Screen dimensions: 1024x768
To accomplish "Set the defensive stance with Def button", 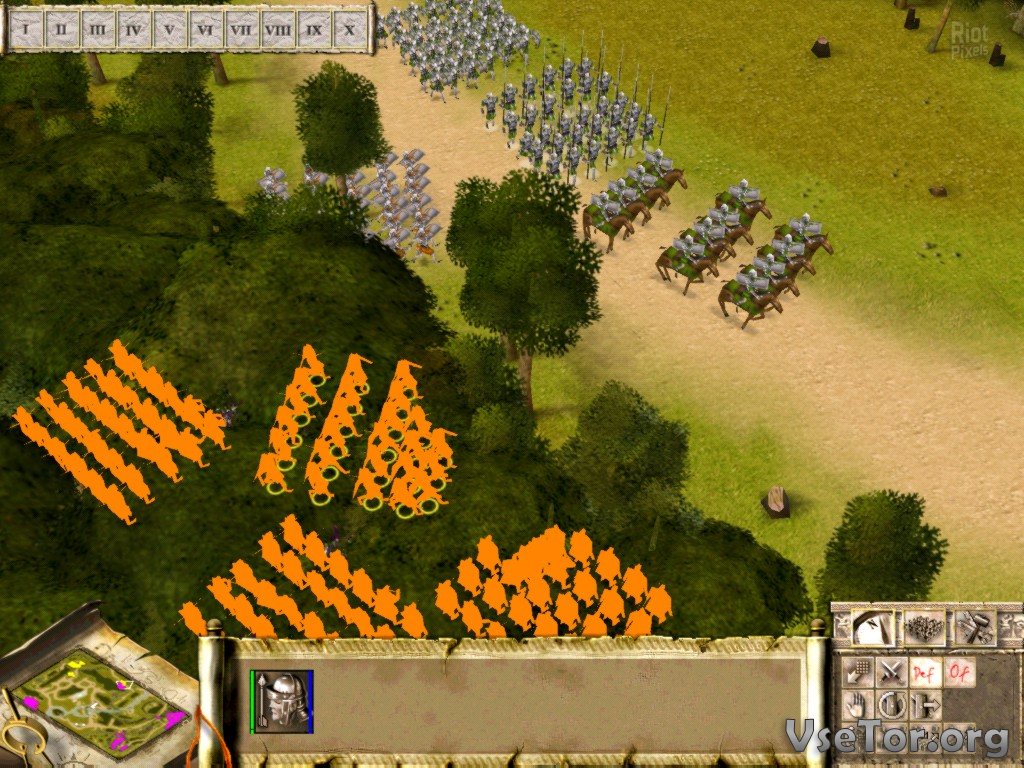I will [x=926, y=671].
